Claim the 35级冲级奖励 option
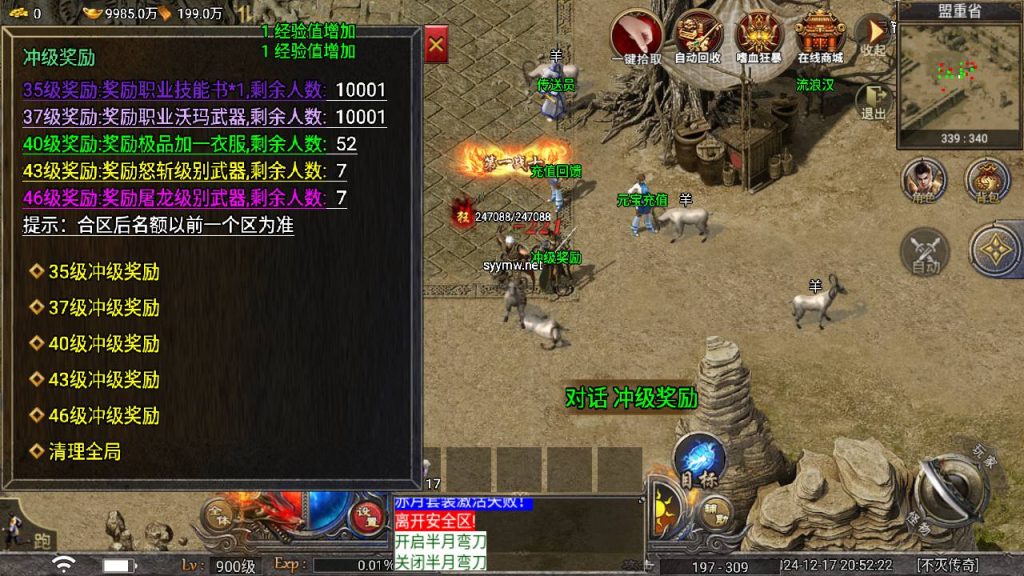The width and height of the screenshot is (1024, 576). [103, 272]
